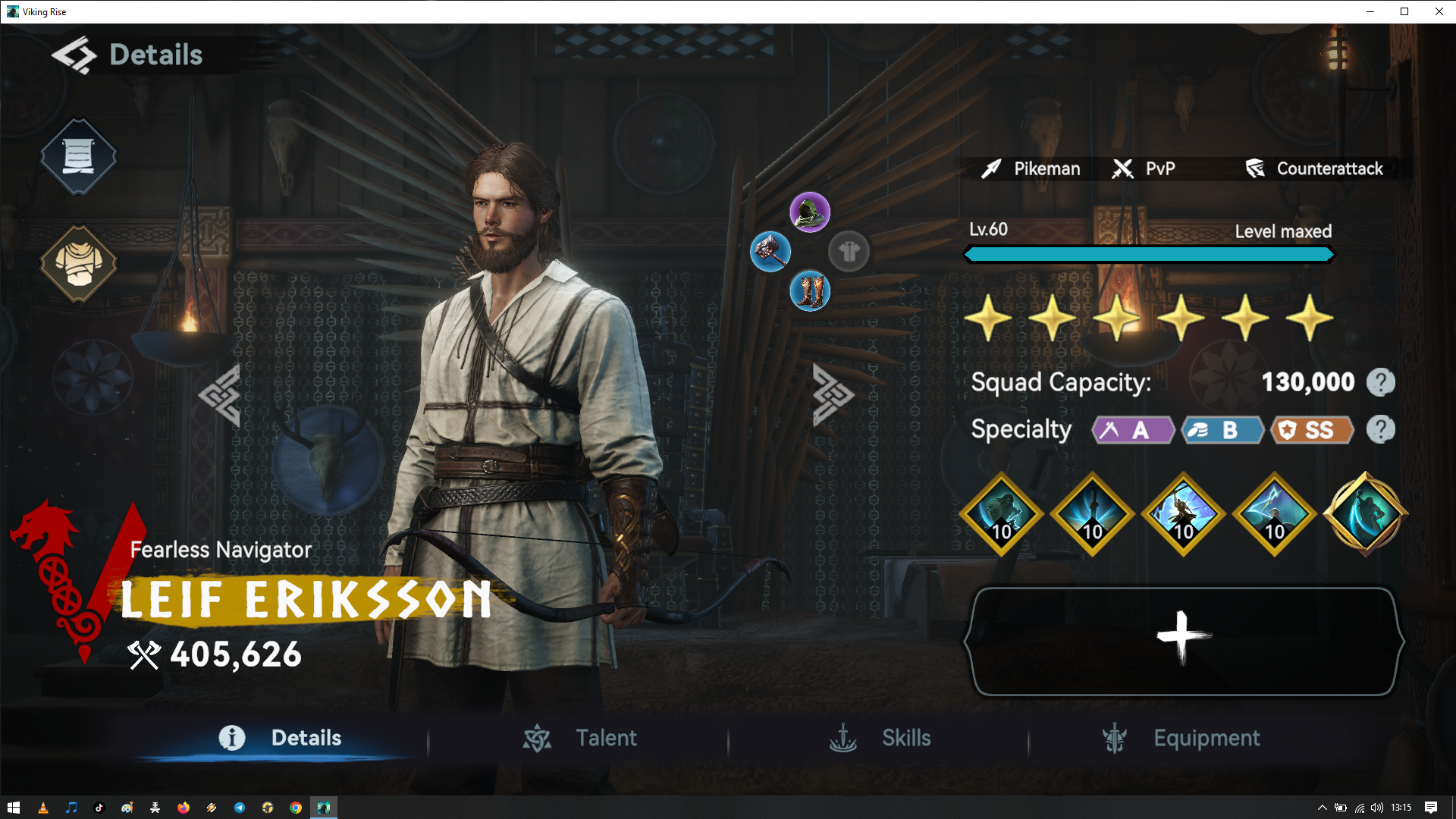Close the Viking Rise window

coord(1439,11)
